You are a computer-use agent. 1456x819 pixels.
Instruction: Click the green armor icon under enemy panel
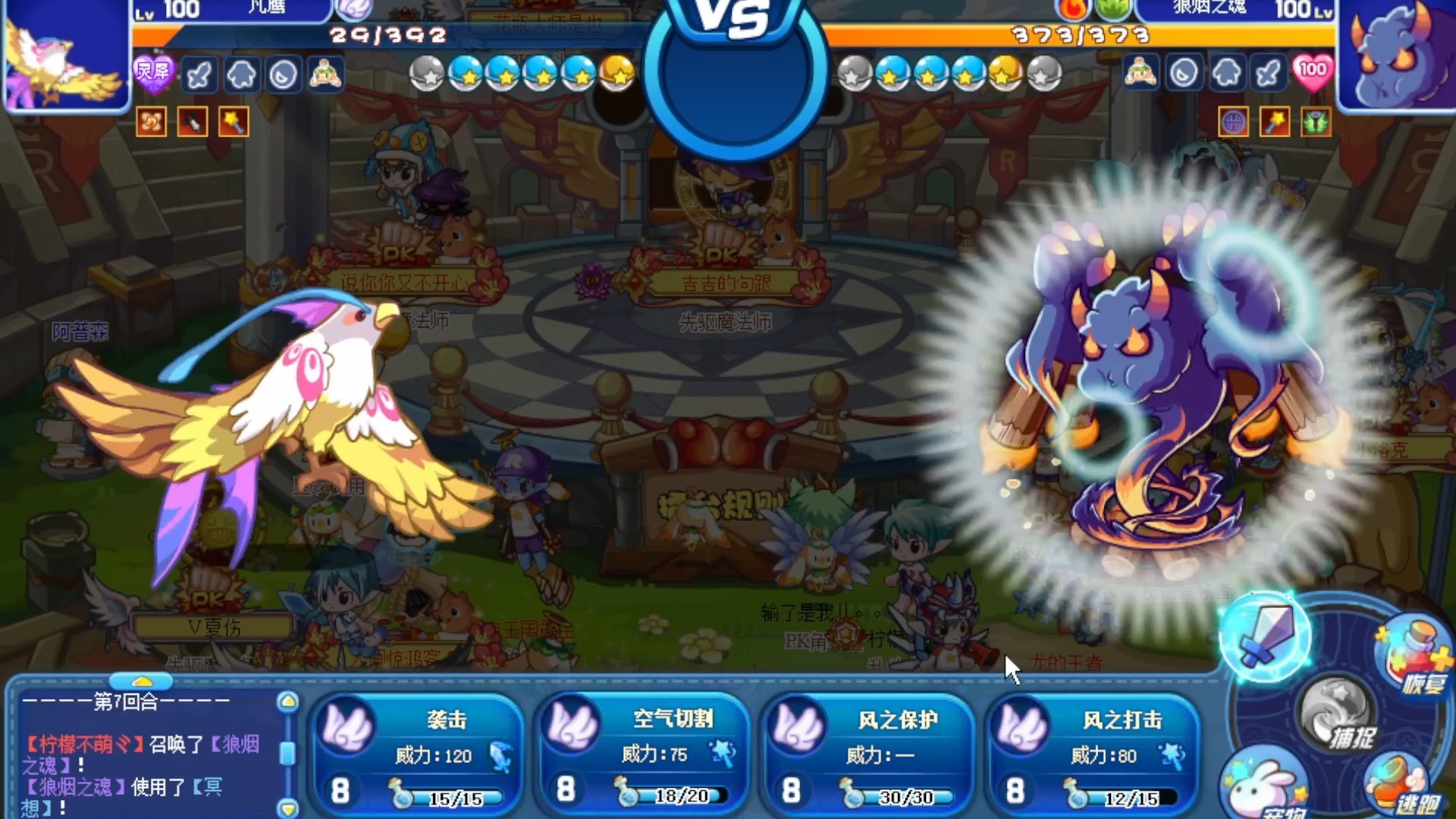(x=1317, y=122)
